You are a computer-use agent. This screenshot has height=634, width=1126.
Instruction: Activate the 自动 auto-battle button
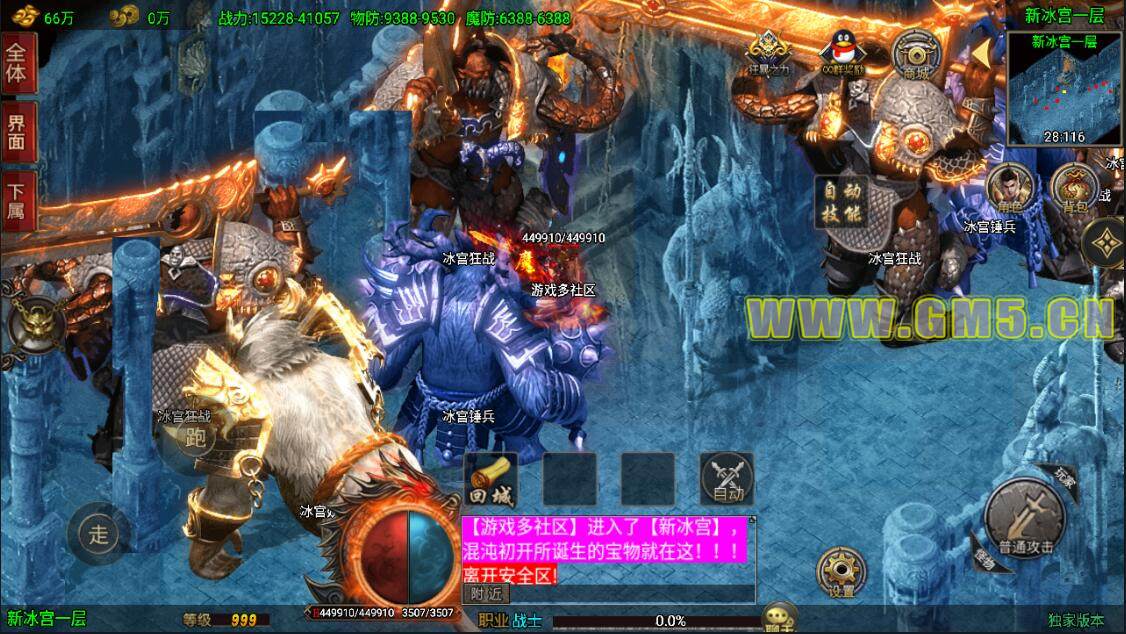click(727, 479)
